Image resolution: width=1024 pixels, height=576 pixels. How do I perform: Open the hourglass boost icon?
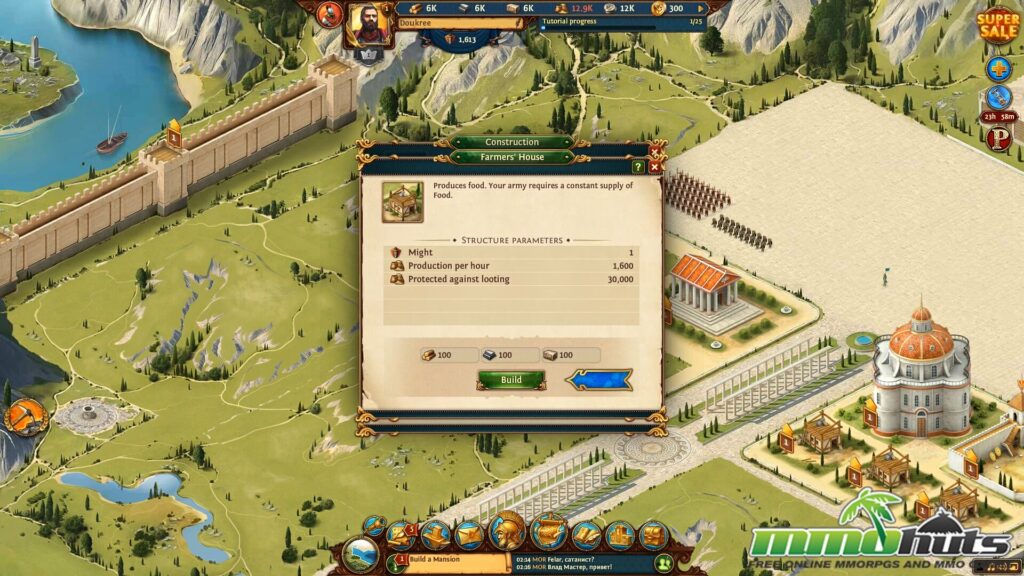998,98
